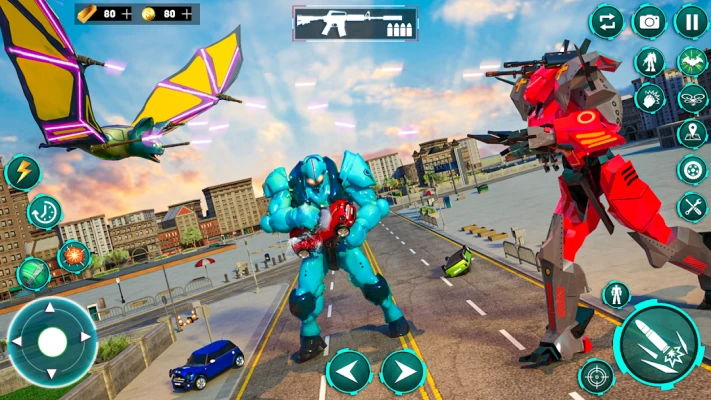The image size is (711, 400).
Task: Activate the bat transformation icon
Action: pos(691,62)
